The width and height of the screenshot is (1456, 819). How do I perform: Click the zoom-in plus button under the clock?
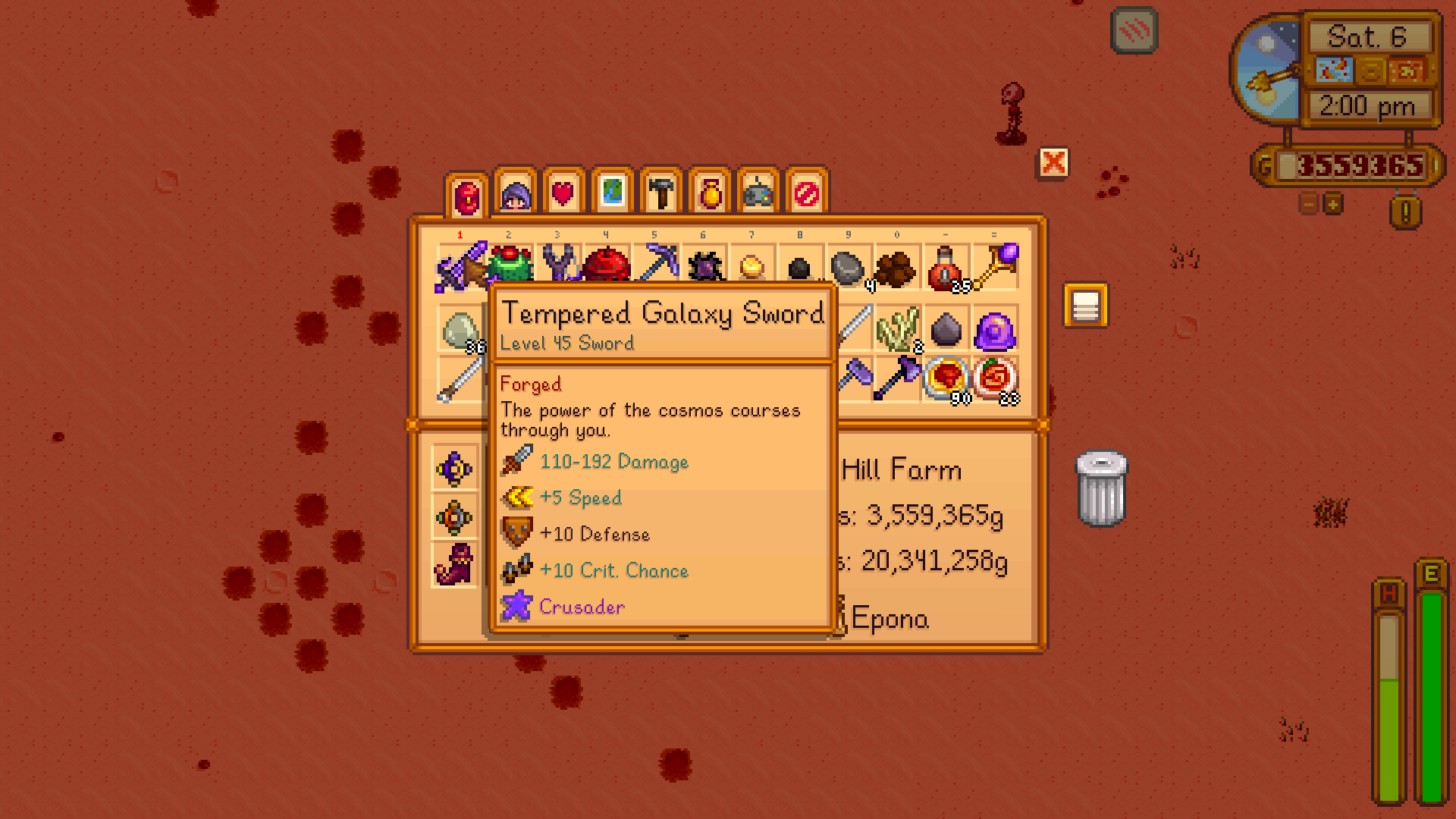(1332, 205)
